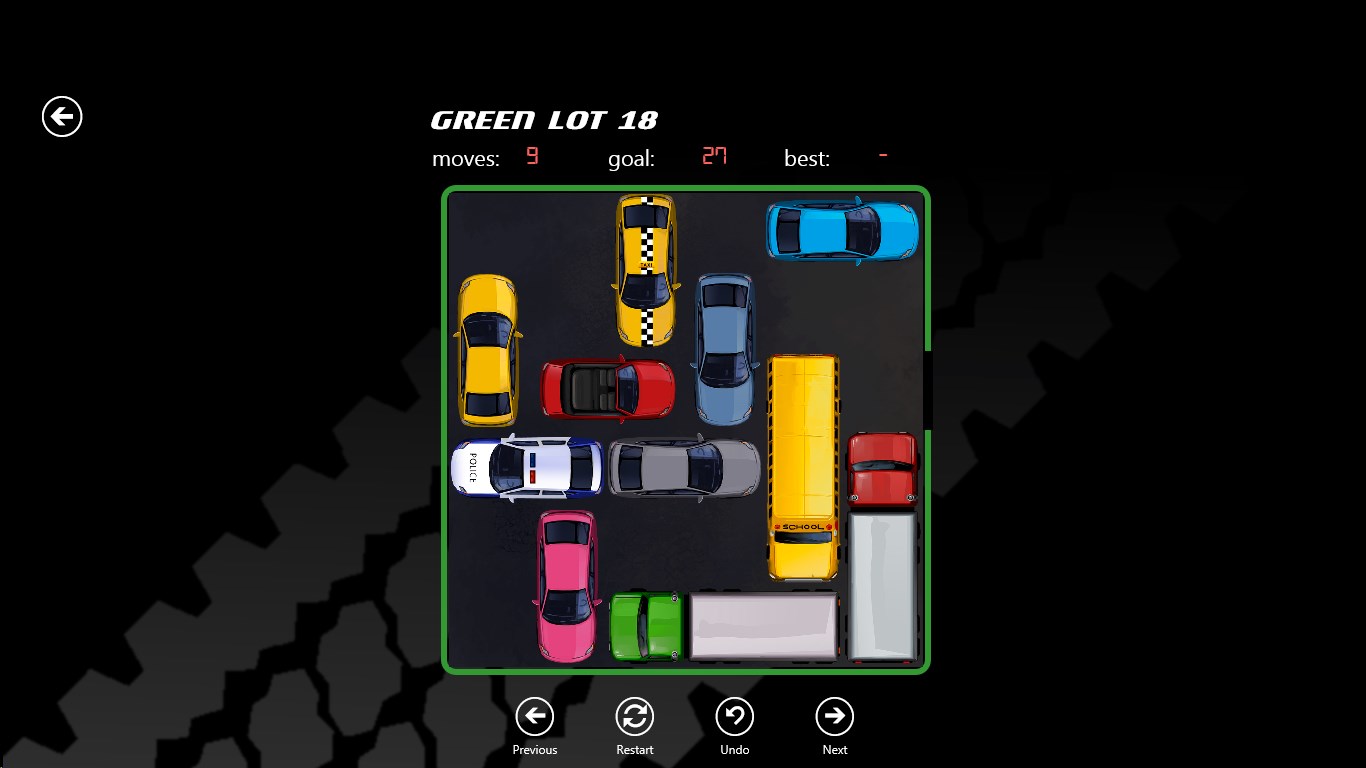Select the plain yellow car piece
The width and height of the screenshot is (1366, 768).
(487, 350)
